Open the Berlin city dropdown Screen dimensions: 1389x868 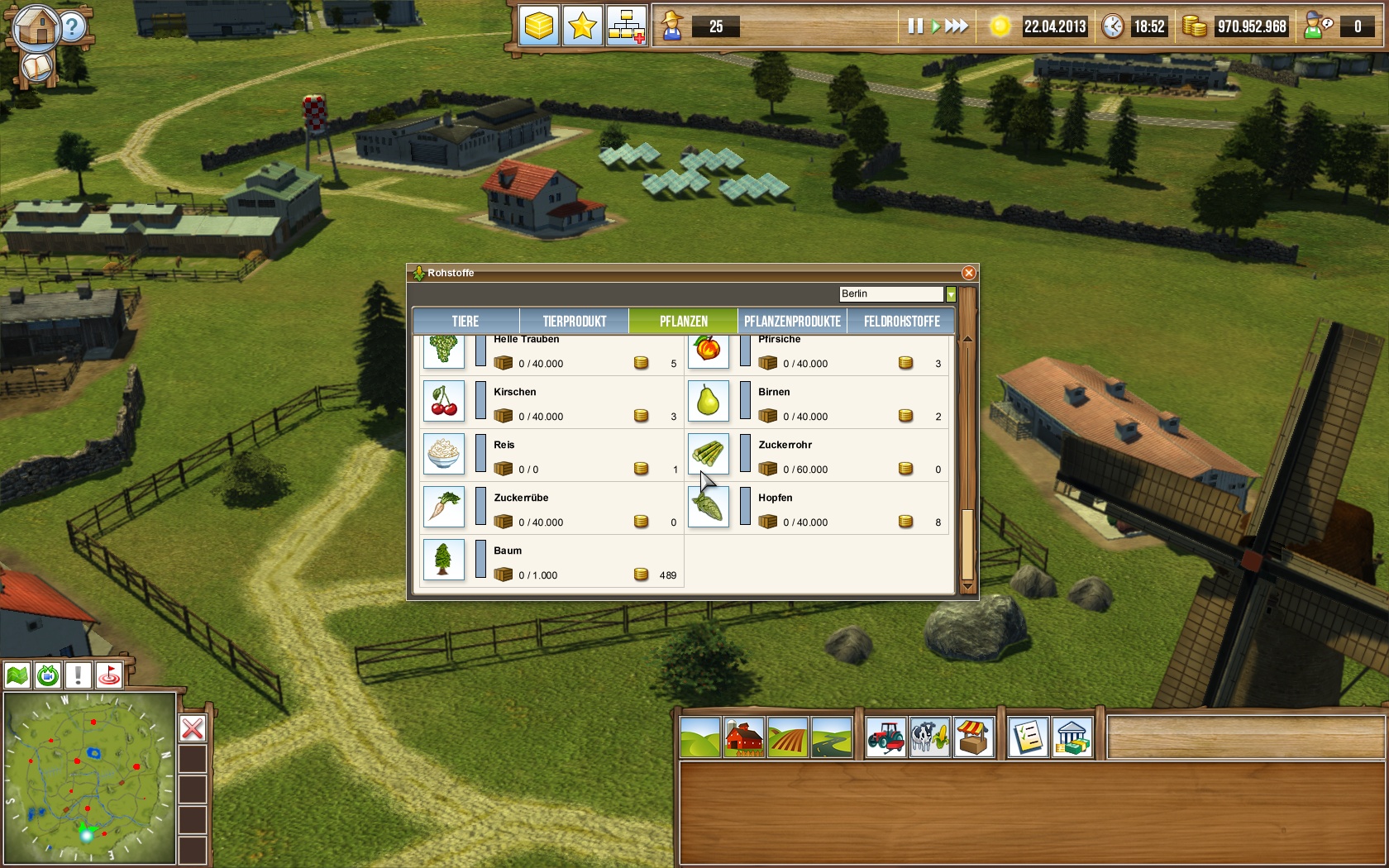(951, 294)
